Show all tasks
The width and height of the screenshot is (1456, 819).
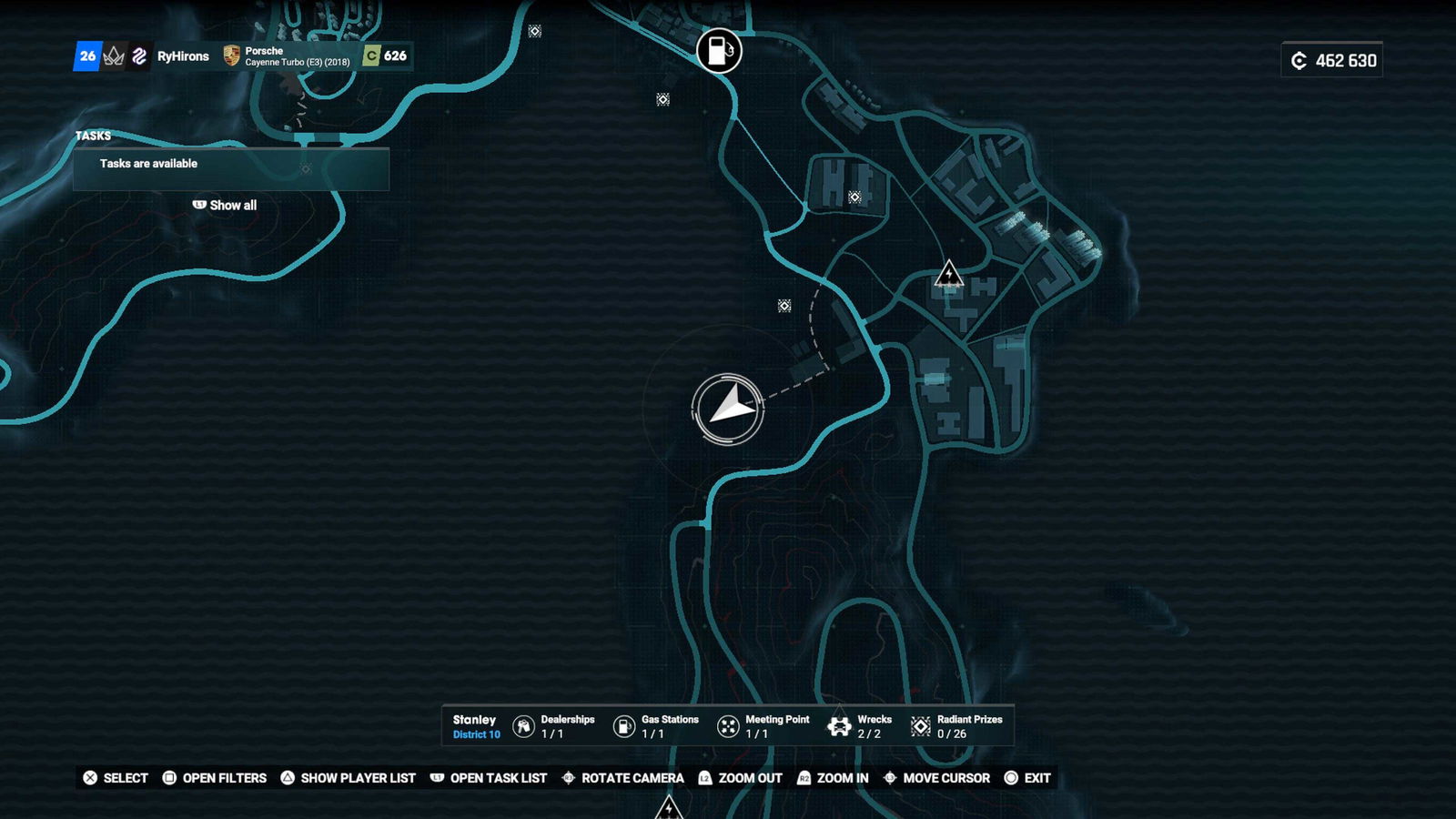click(225, 206)
